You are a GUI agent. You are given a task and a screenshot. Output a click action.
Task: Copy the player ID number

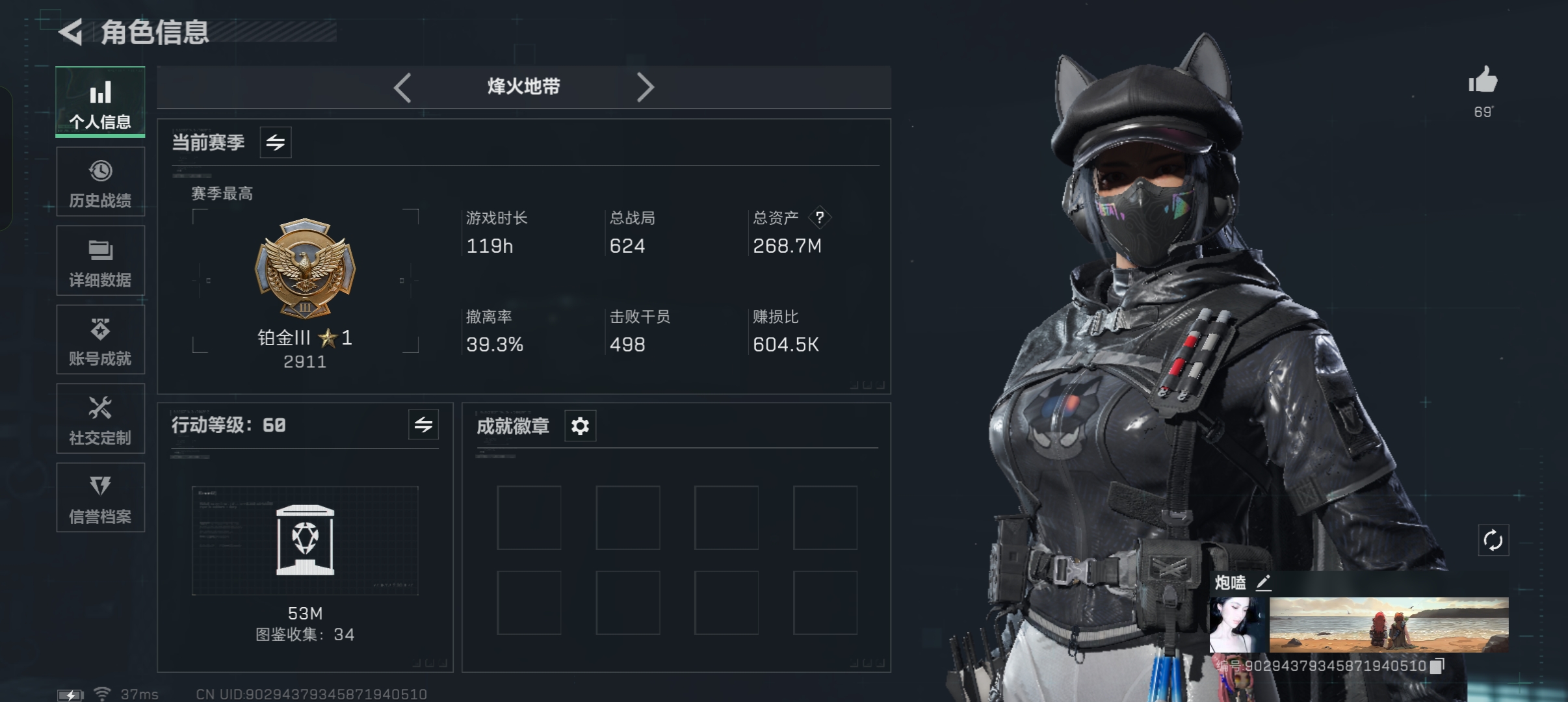pos(1437,666)
